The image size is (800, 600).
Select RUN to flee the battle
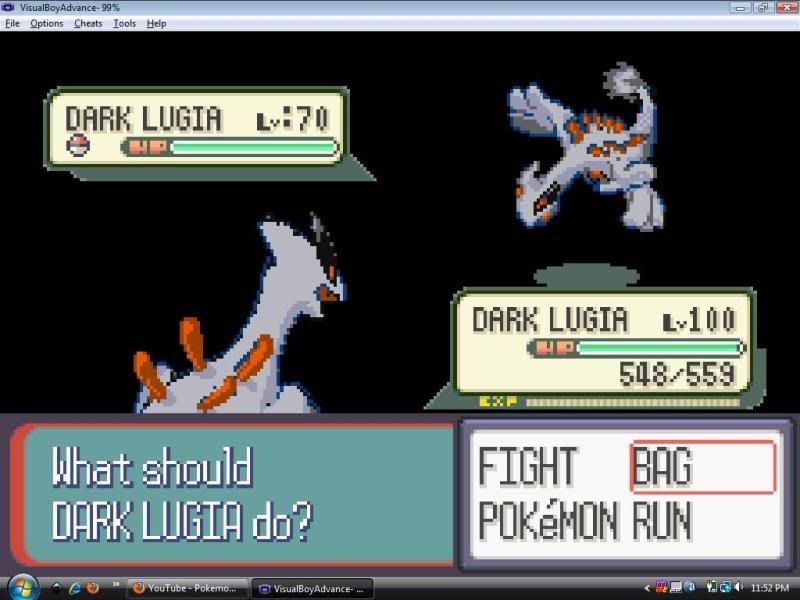(662, 521)
